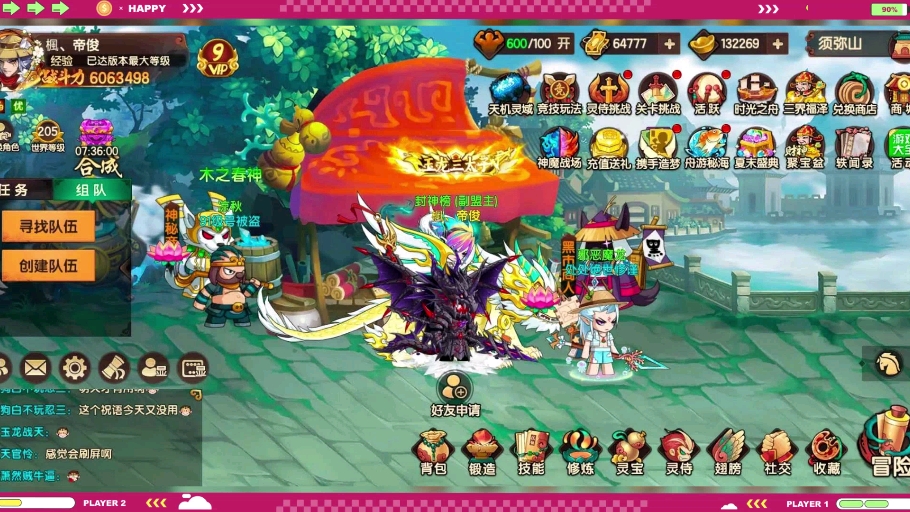Open the mail envelope icon

pos(35,367)
